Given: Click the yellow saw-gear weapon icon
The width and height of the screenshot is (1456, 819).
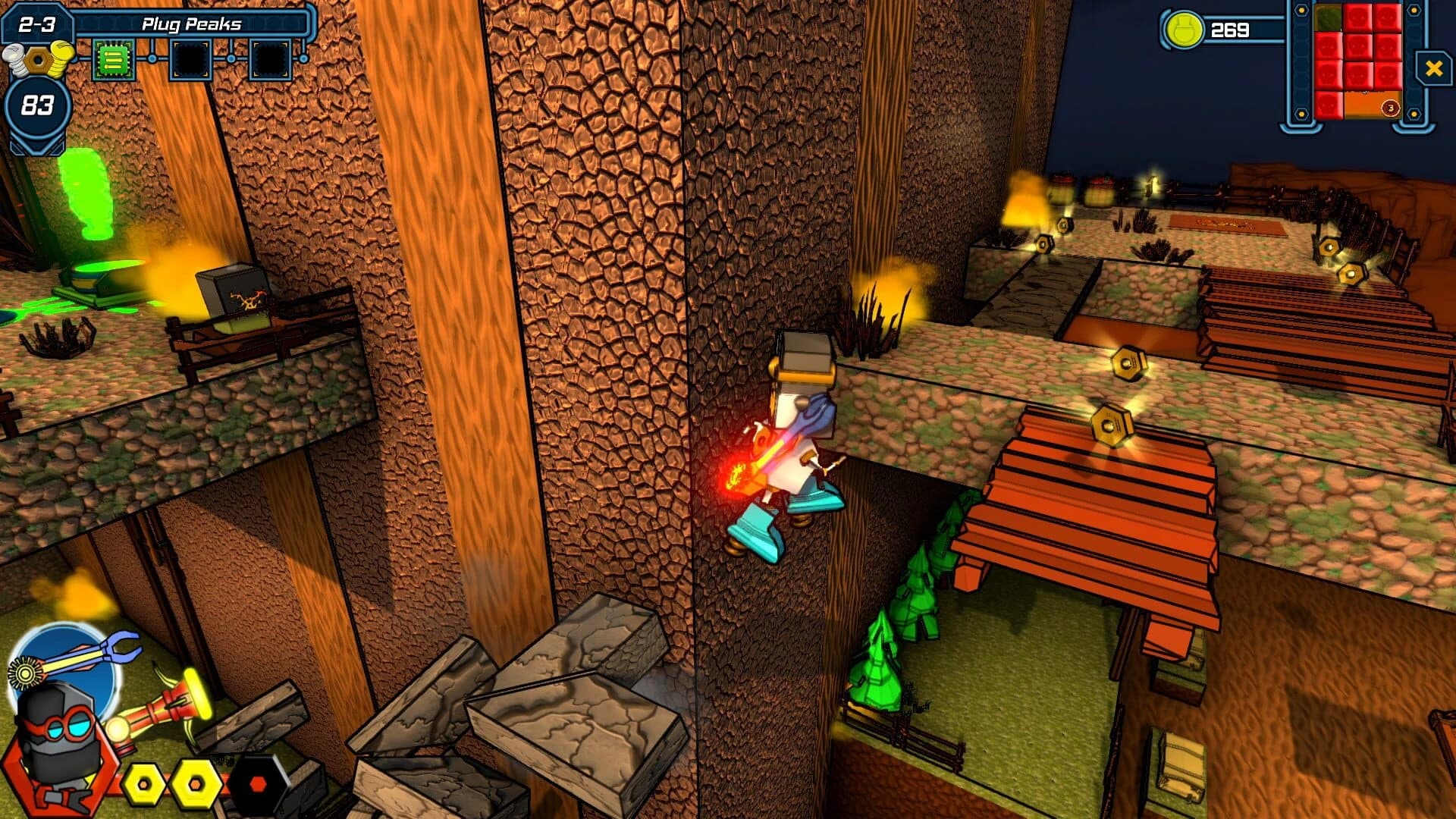Looking at the screenshot, I should click(25, 674).
